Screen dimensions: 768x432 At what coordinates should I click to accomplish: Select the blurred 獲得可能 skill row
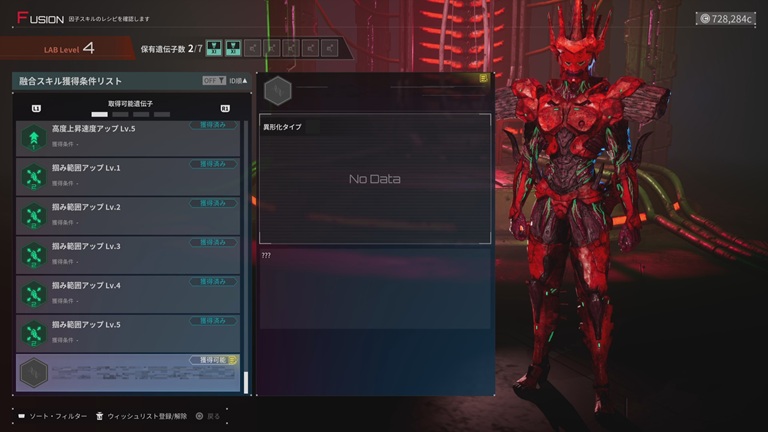tap(128, 372)
